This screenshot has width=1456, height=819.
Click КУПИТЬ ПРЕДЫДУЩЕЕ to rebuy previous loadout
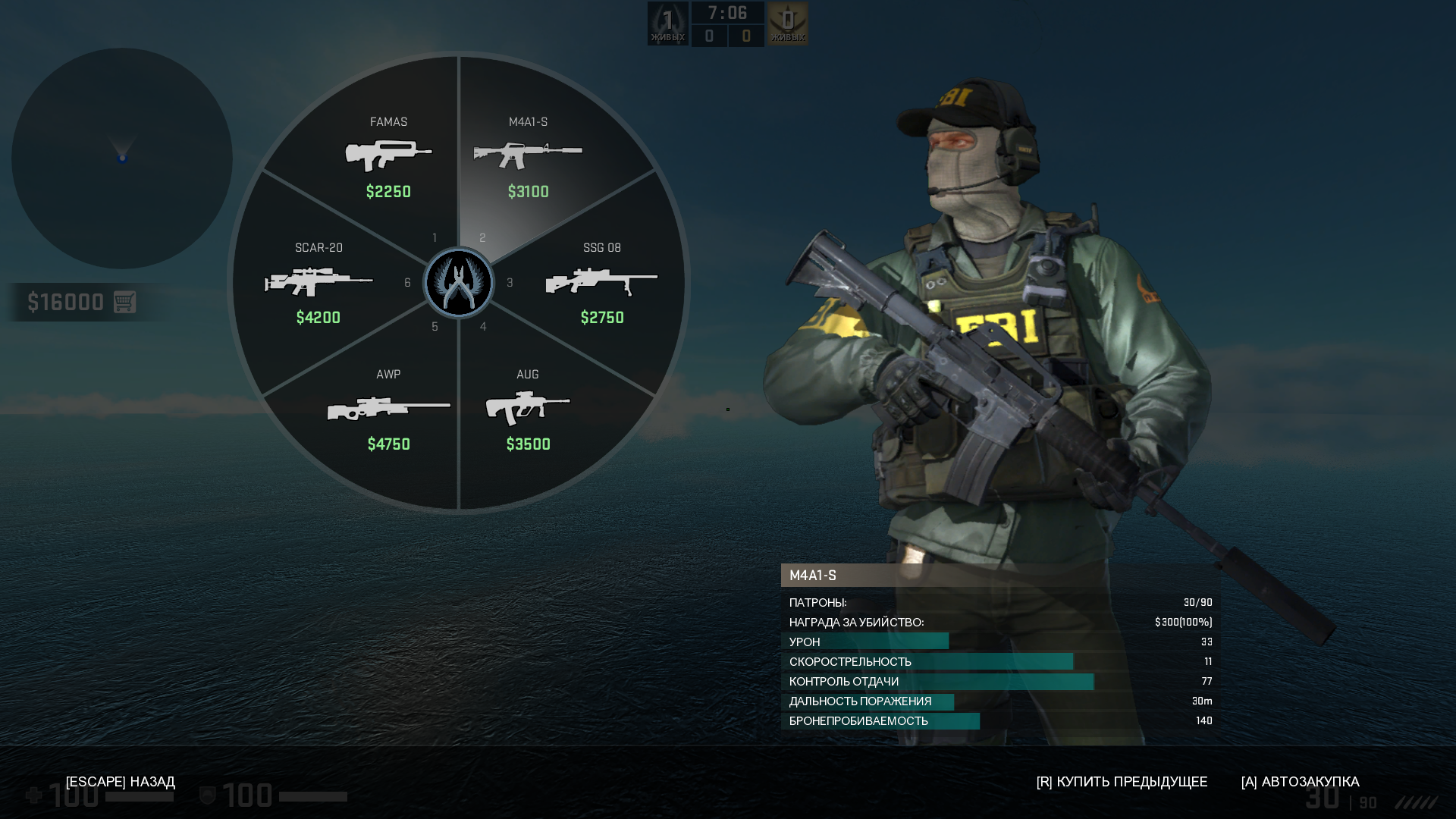point(1122,782)
